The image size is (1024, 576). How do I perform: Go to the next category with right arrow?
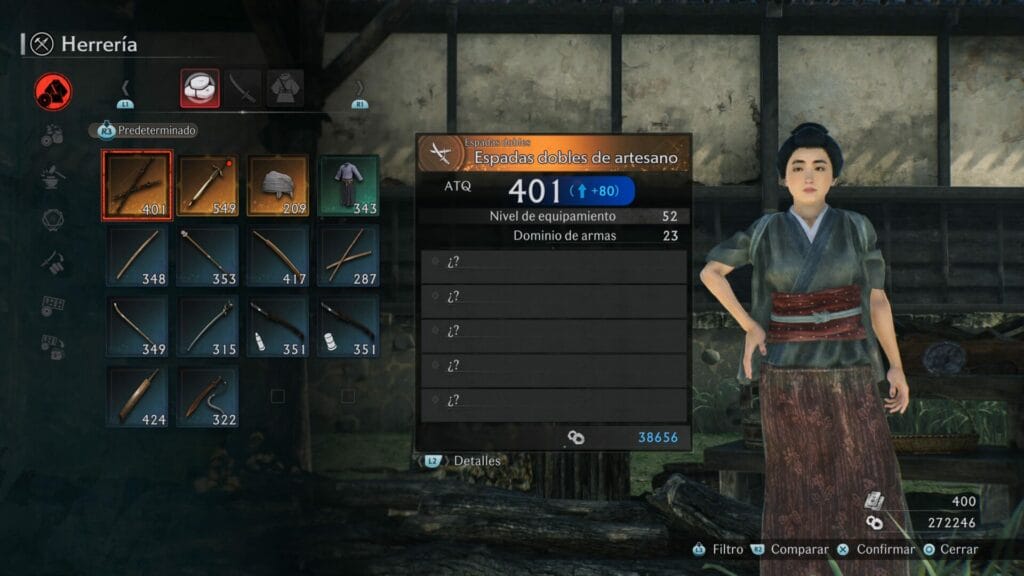[x=360, y=88]
